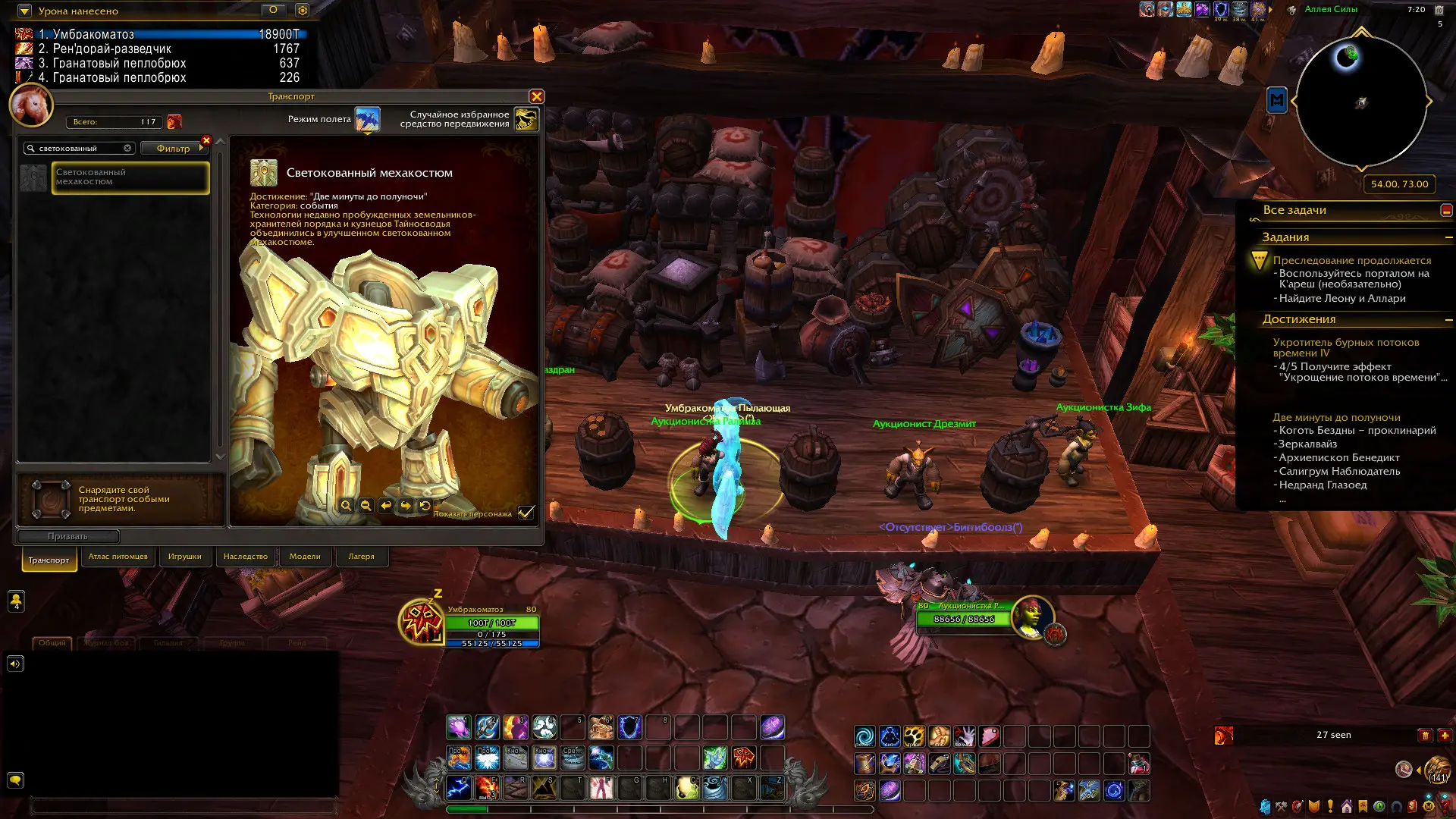Viewport: 1456px width, 819px height.
Task: Zoom in the mount model preview
Action: [347, 506]
